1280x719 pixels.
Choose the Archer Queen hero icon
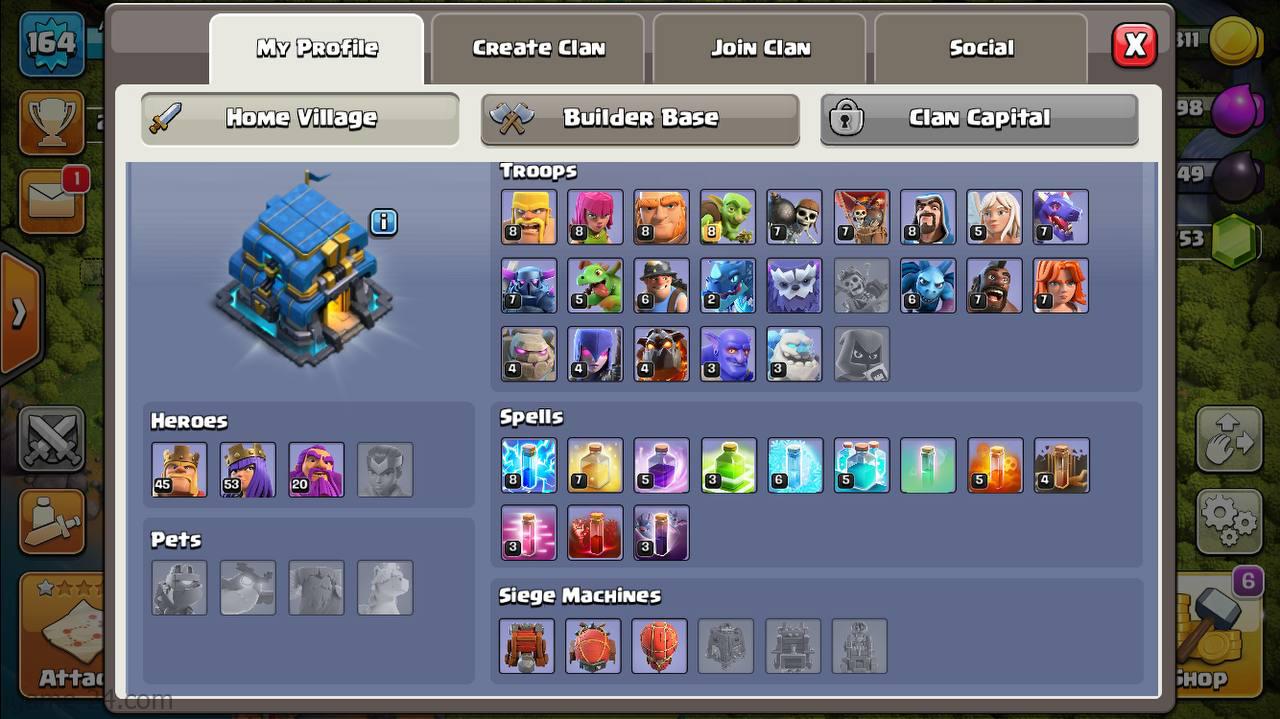point(248,469)
